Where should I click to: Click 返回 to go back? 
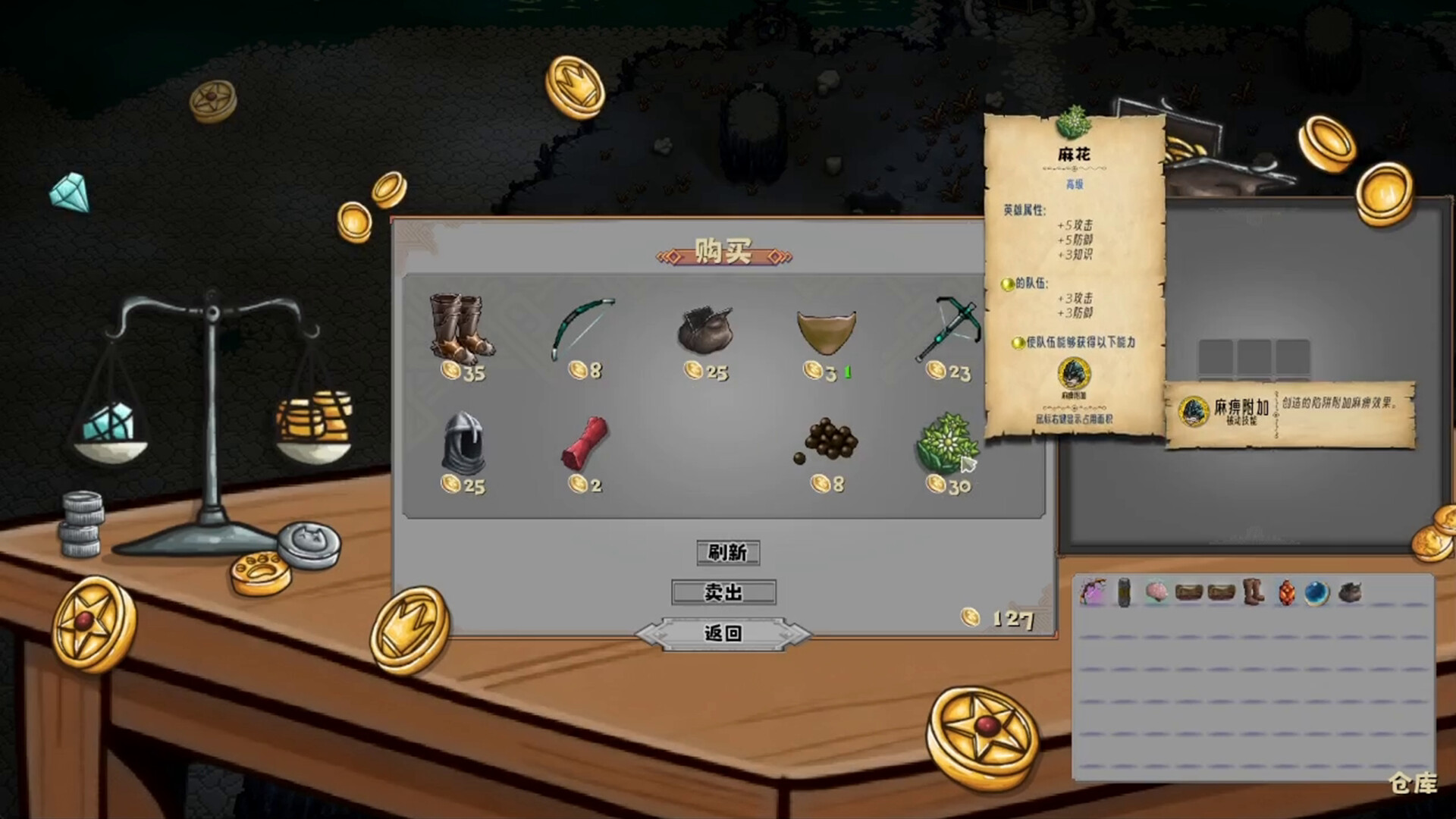[x=723, y=632]
